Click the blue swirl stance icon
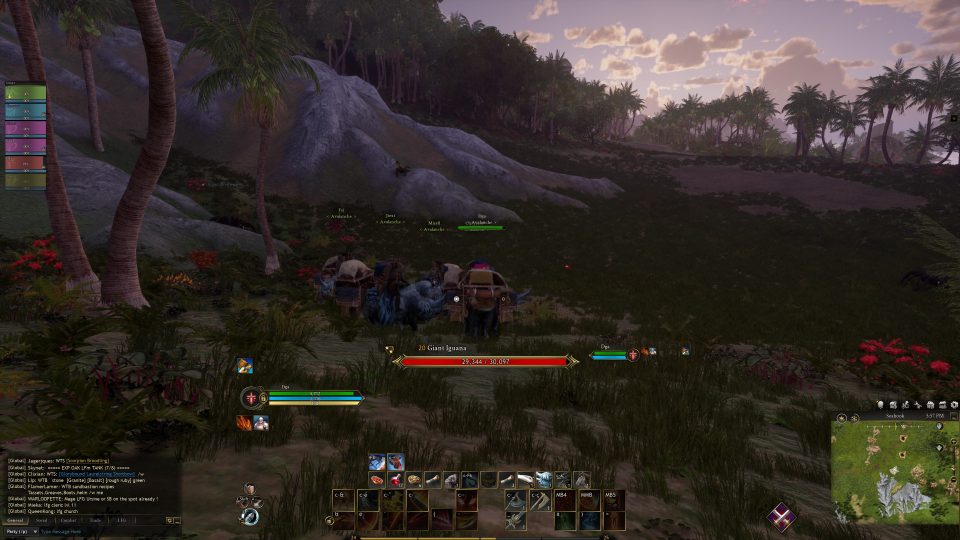Screen dimensions: 960x540 tap(250, 516)
